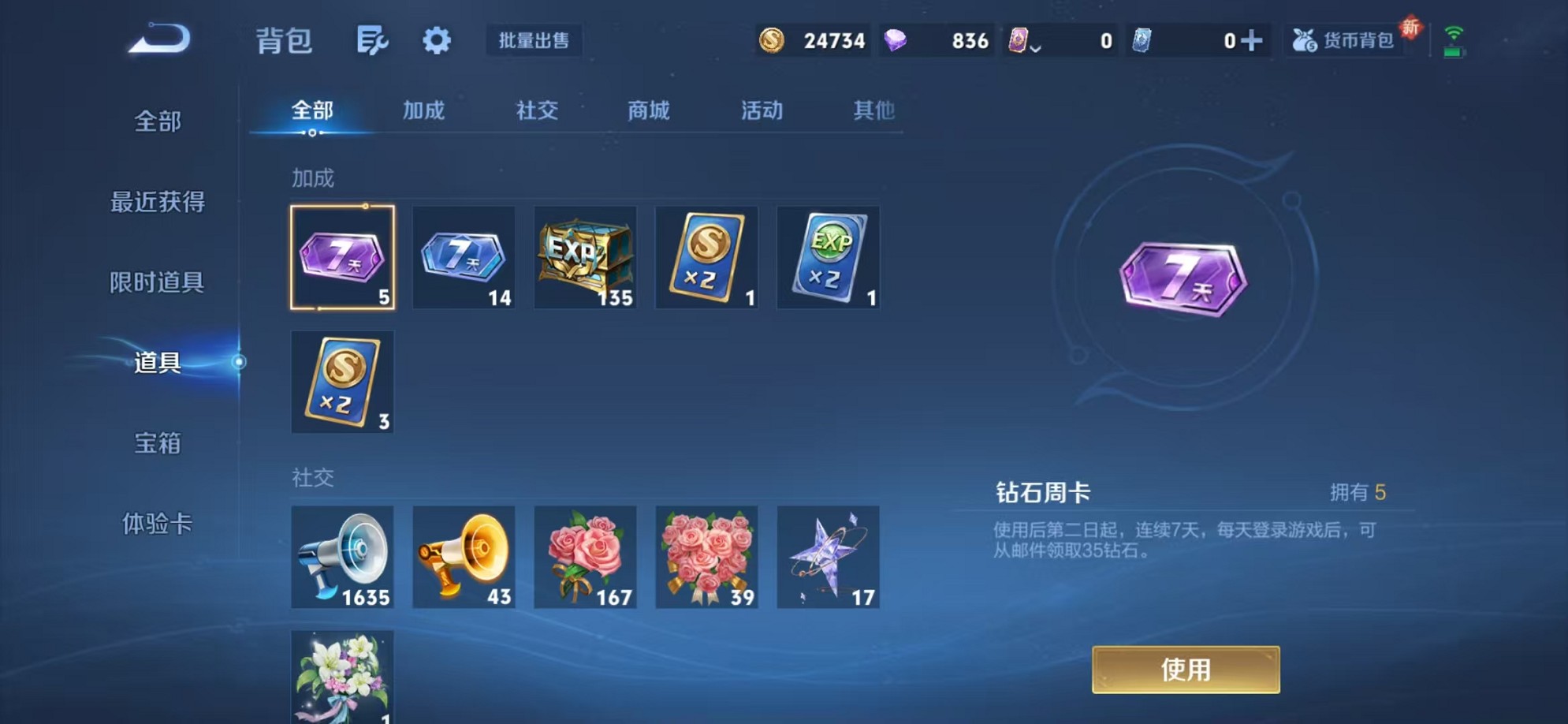This screenshot has width=1568, height=724.
Task: Select the pink rose bouquet item thumbnail
Action: 585,558
